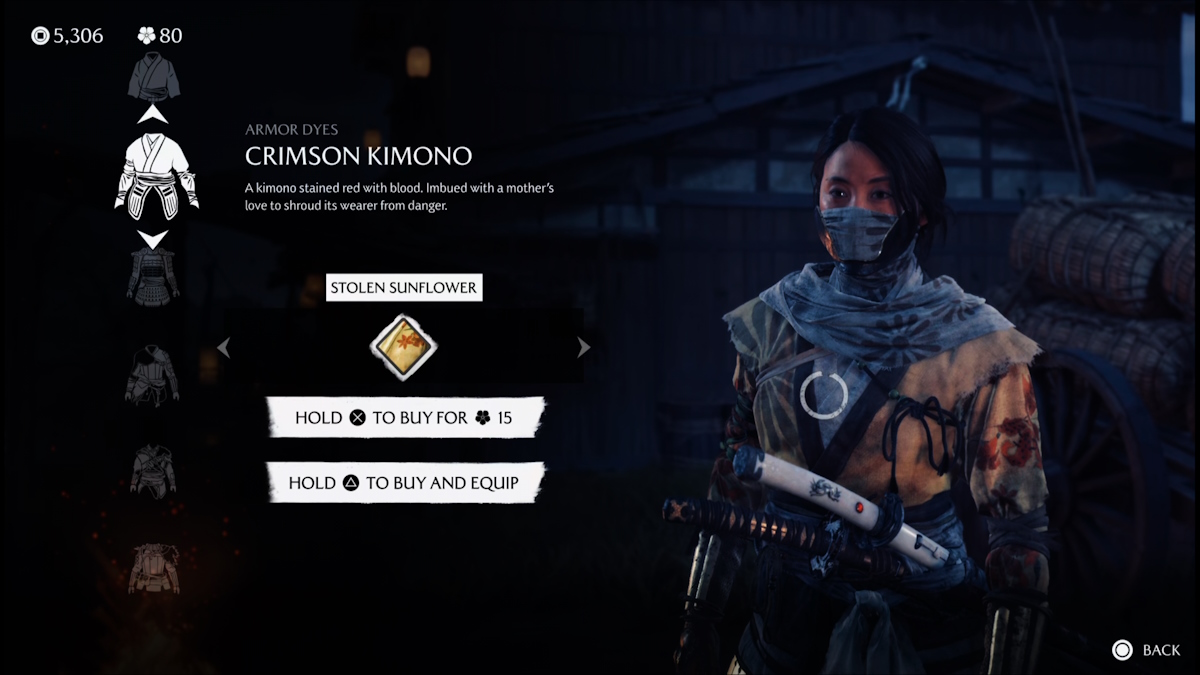Image resolution: width=1200 pixels, height=675 pixels.
Task: Show the next dye with right arrow
Action: click(584, 347)
